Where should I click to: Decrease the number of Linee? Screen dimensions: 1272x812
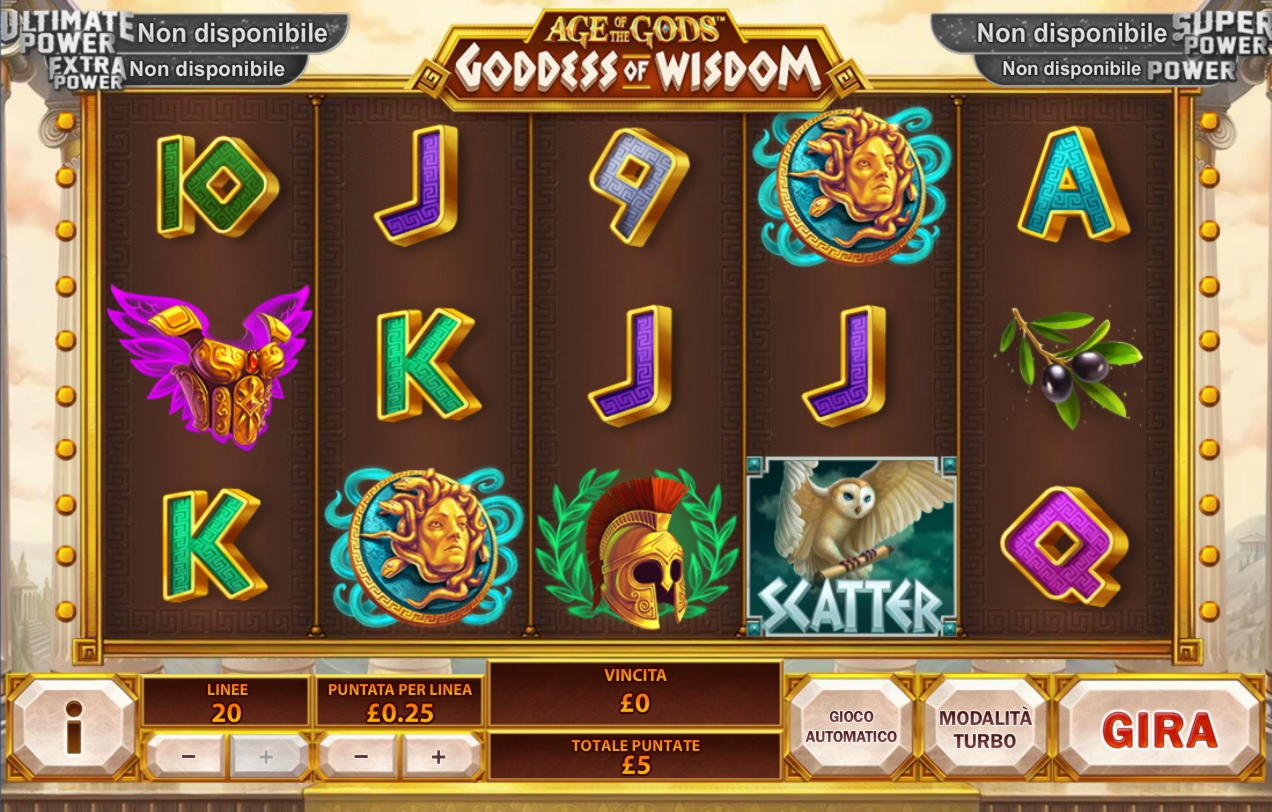pyautogui.click(x=188, y=757)
